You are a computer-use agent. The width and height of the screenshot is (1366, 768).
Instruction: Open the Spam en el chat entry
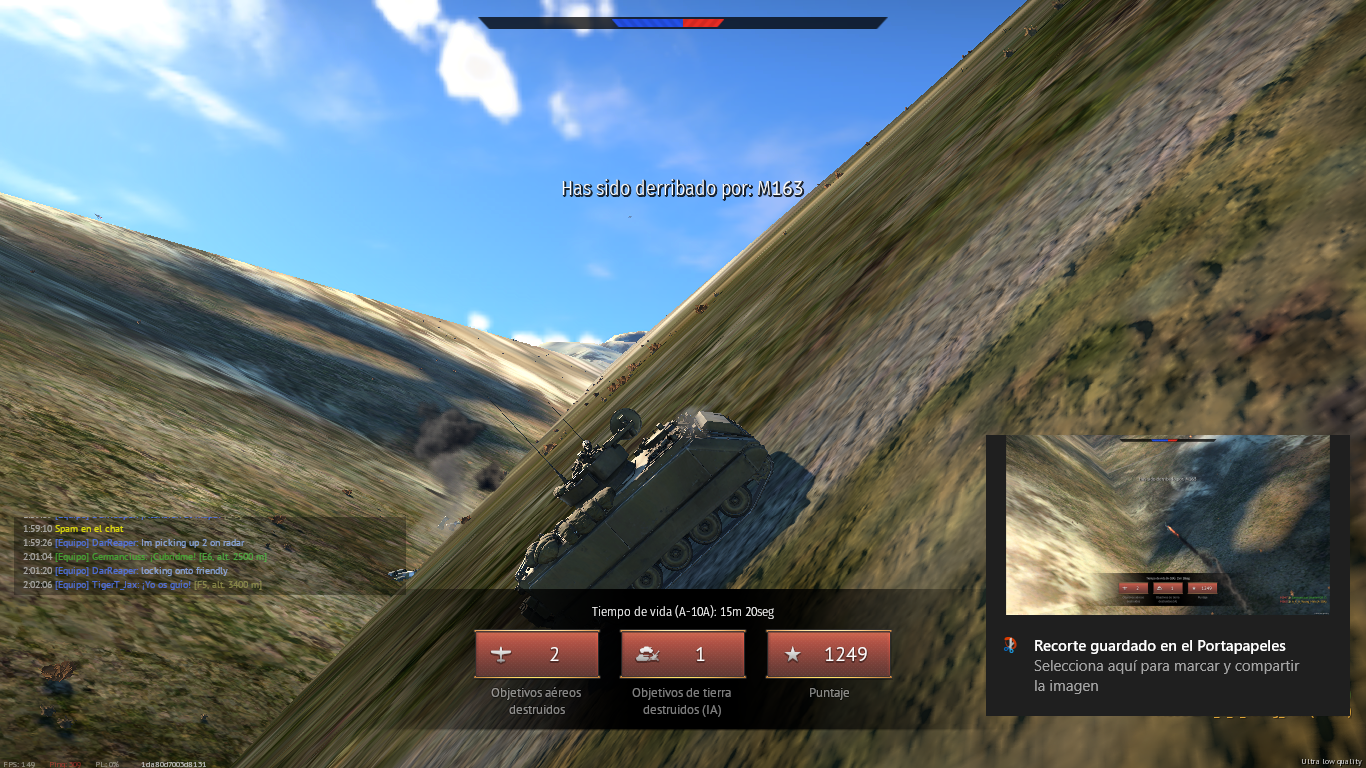coord(87,527)
